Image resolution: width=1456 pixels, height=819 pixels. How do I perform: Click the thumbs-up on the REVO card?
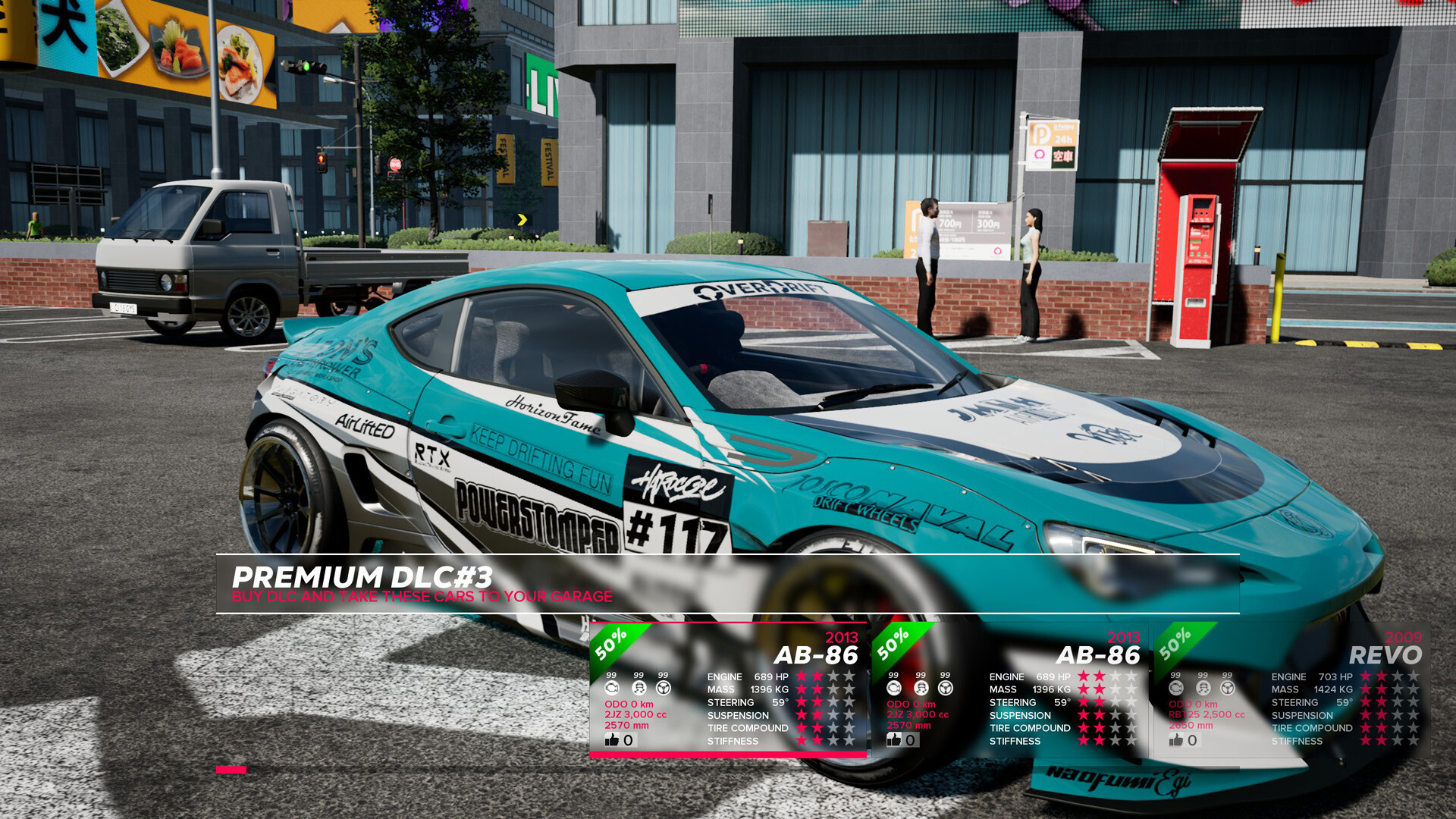pyautogui.click(x=1177, y=740)
